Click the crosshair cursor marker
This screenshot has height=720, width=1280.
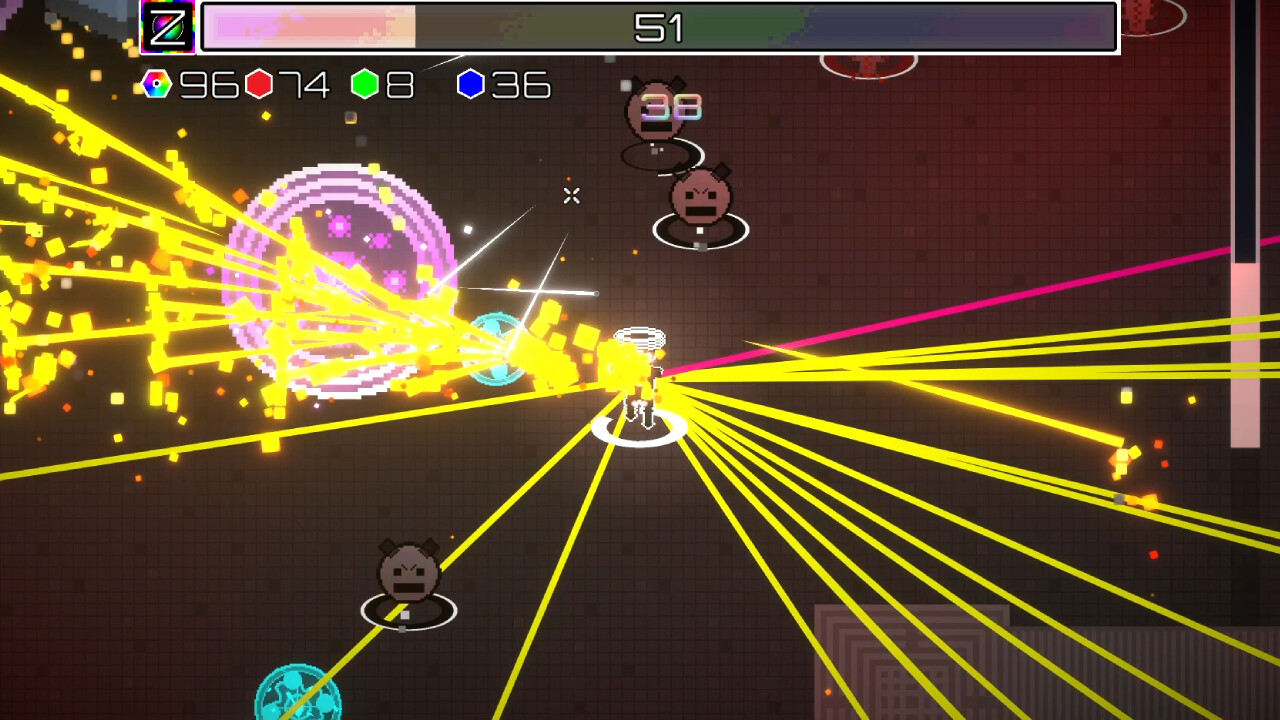pyautogui.click(x=571, y=196)
